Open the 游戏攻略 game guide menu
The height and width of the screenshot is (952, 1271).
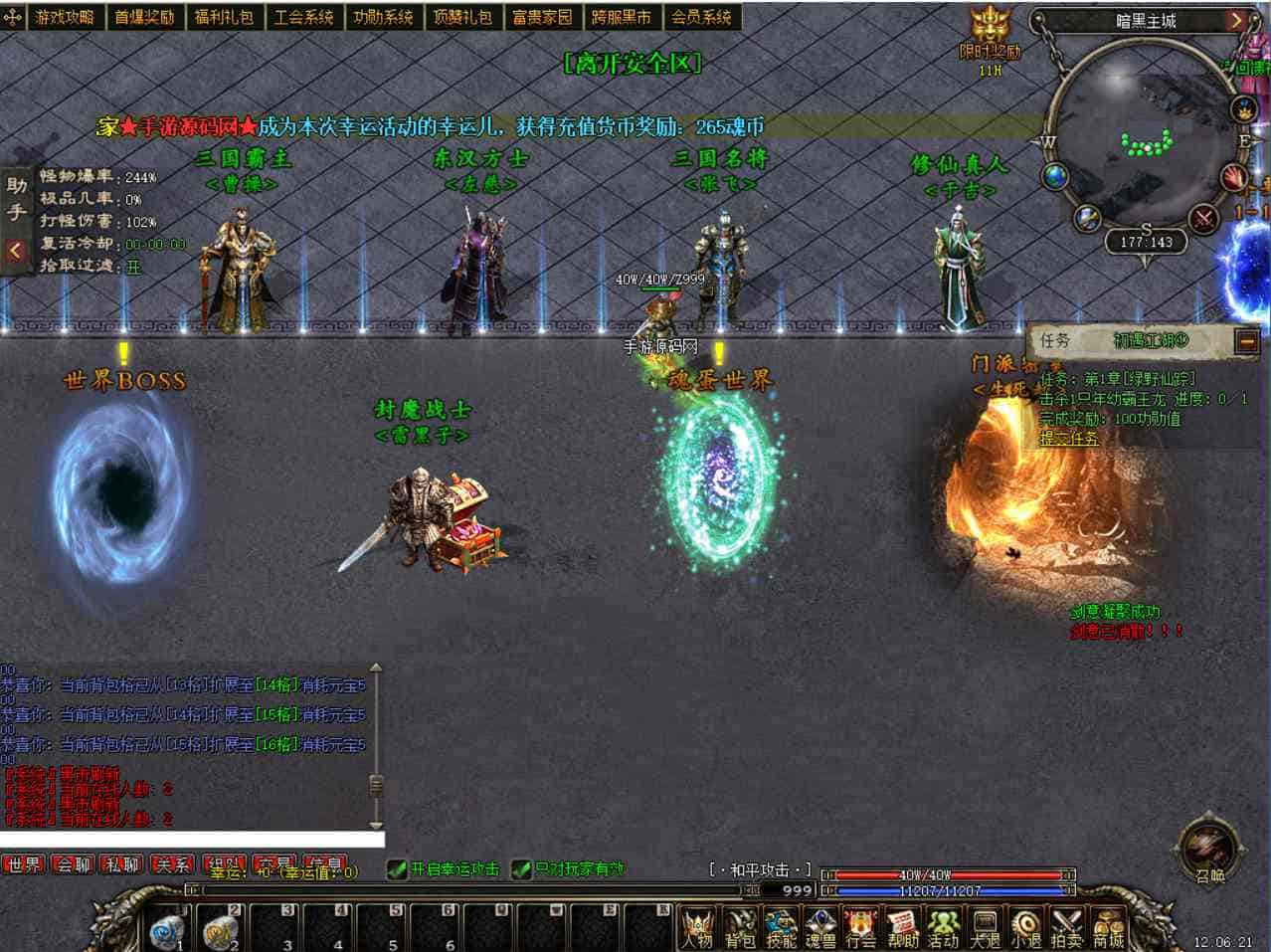[65, 17]
